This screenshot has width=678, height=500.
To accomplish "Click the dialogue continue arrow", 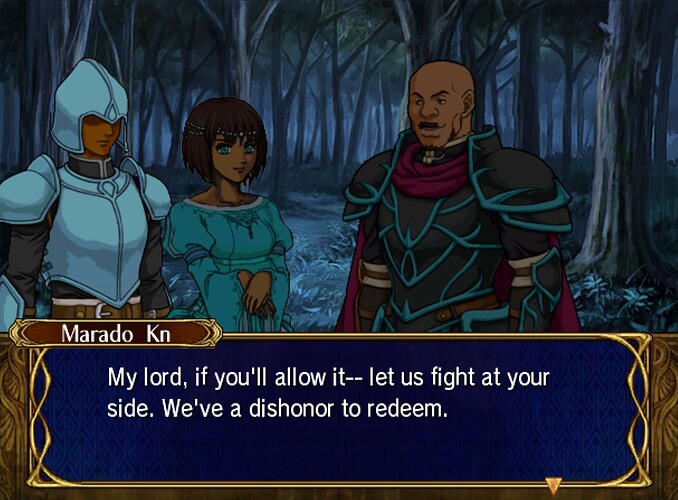I will click(x=553, y=473).
